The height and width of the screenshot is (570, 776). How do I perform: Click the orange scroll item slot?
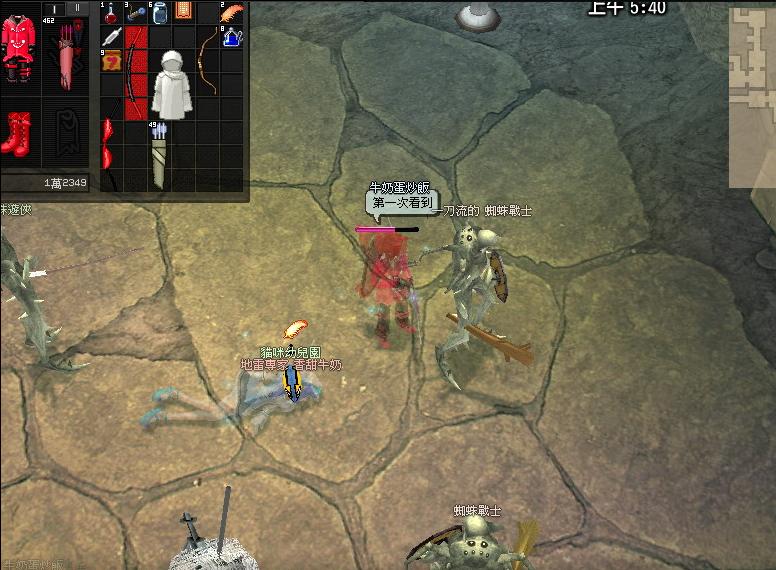coord(183,12)
